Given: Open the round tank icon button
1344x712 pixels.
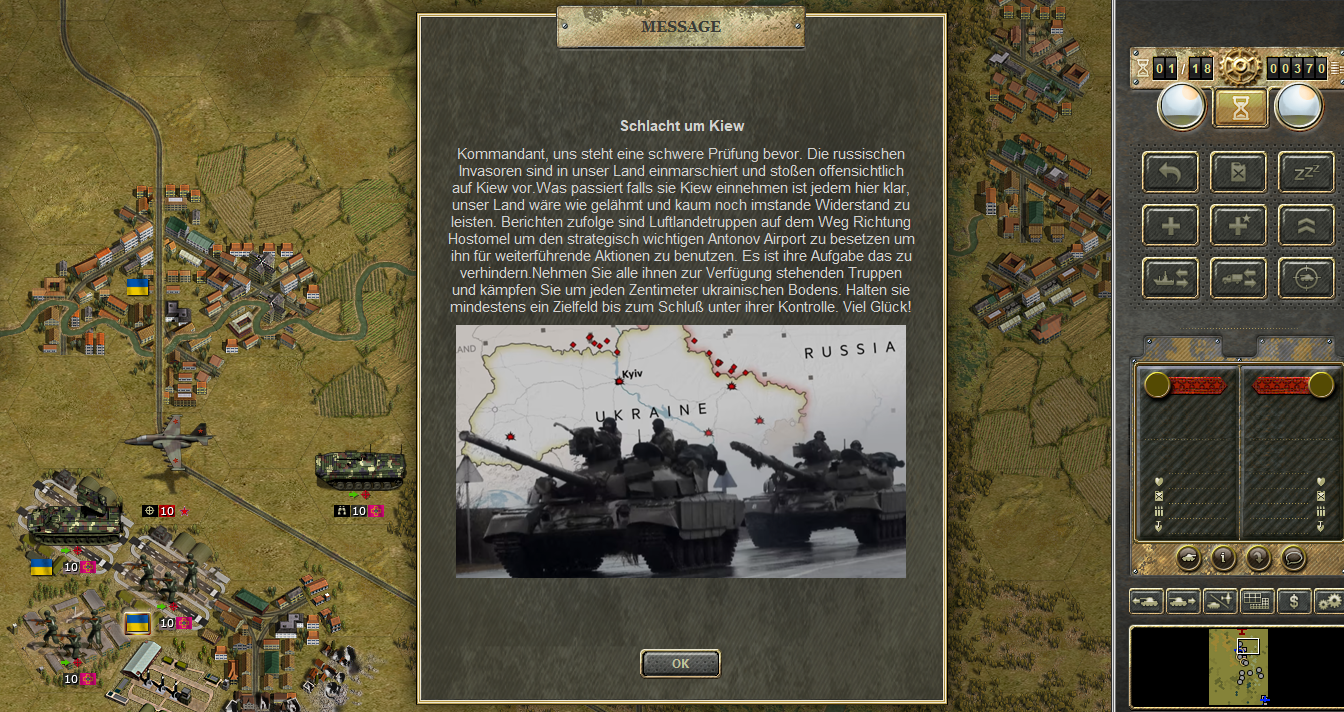Looking at the screenshot, I should click(x=1189, y=558).
